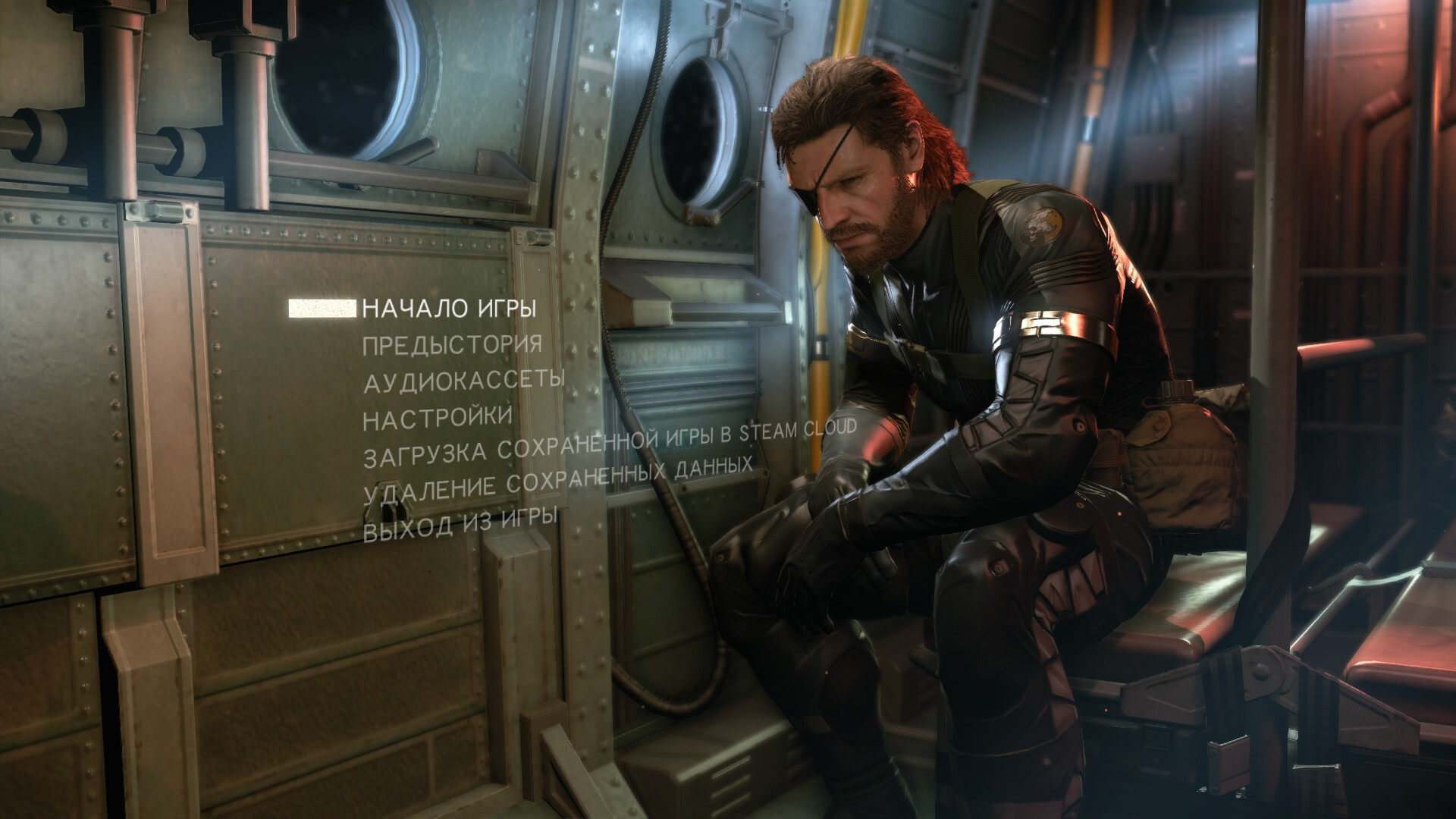The height and width of the screenshot is (819, 1456).
Task: Select НАЧАЛО ИГРЫ to start the game
Action: coord(449,309)
